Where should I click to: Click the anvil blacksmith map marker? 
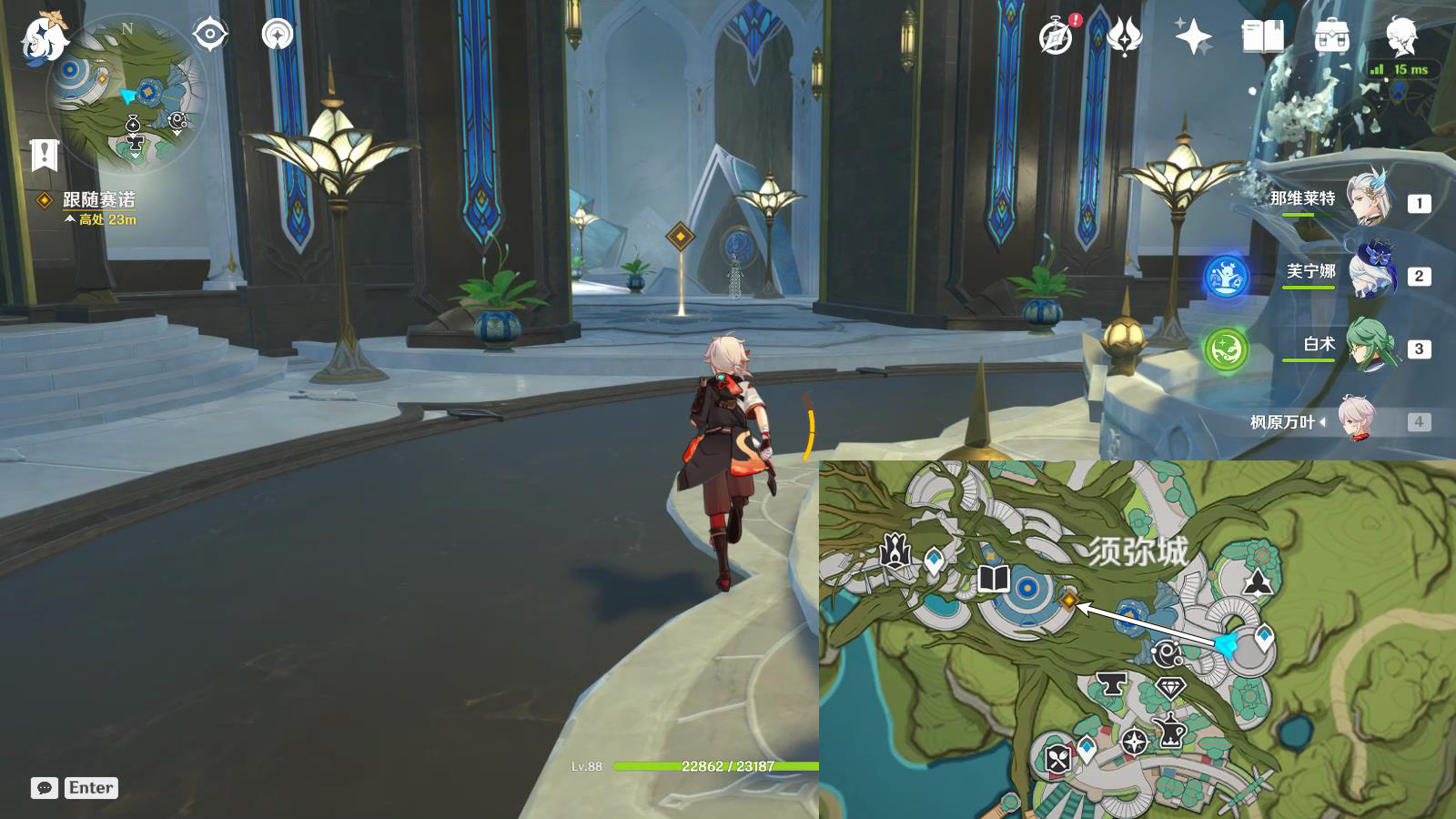1110,682
